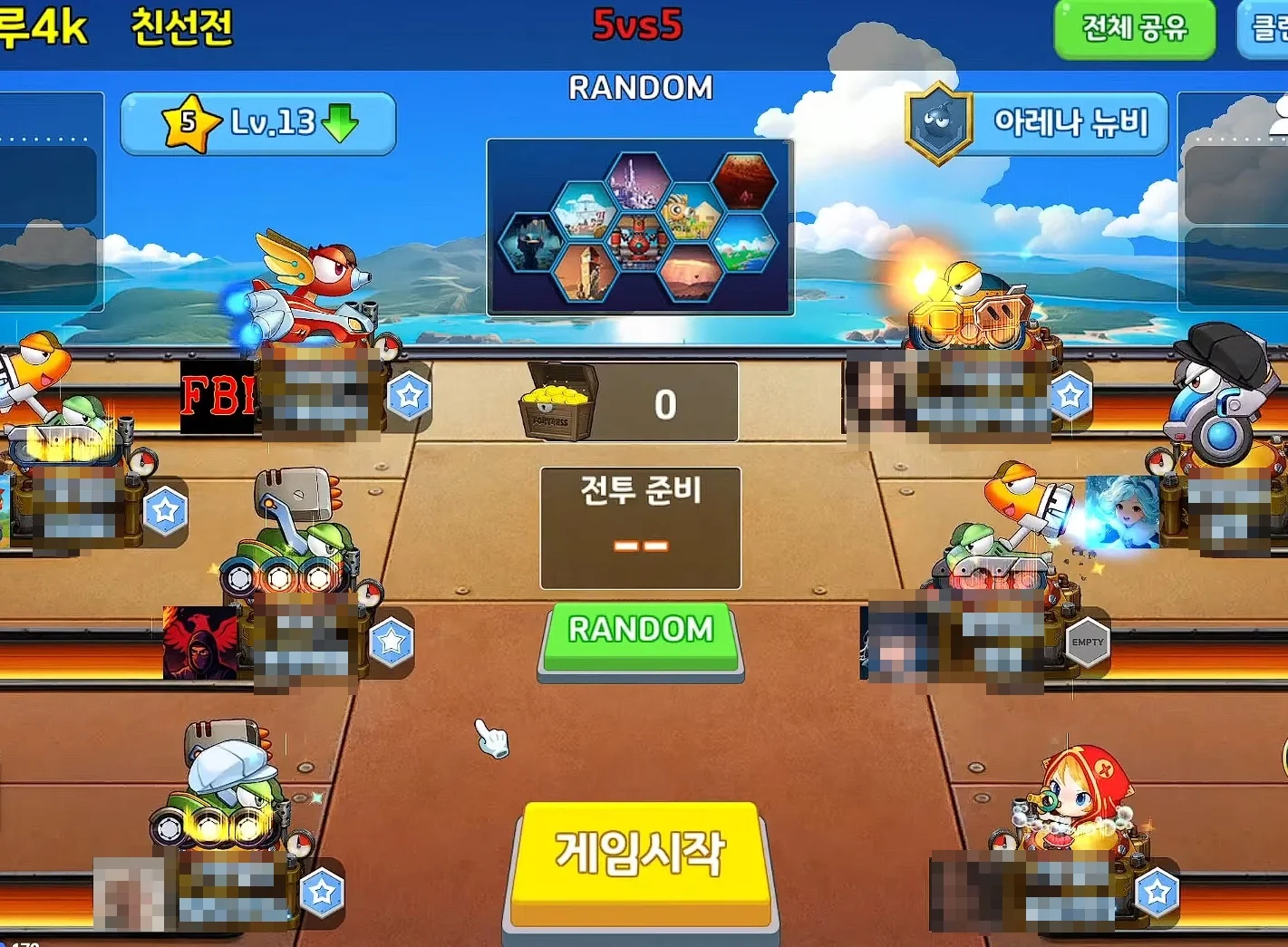The width and height of the screenshot is (1288, 947).
Task: Click the 전투 준비 battle-ready status panel
Action: tap(641, 526)
